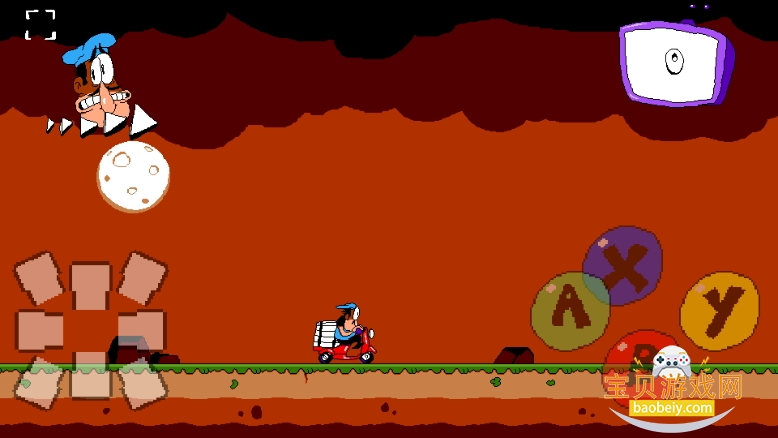Tap the yellow A touch button
Screen dimensions: 778x438
(569, 311)
